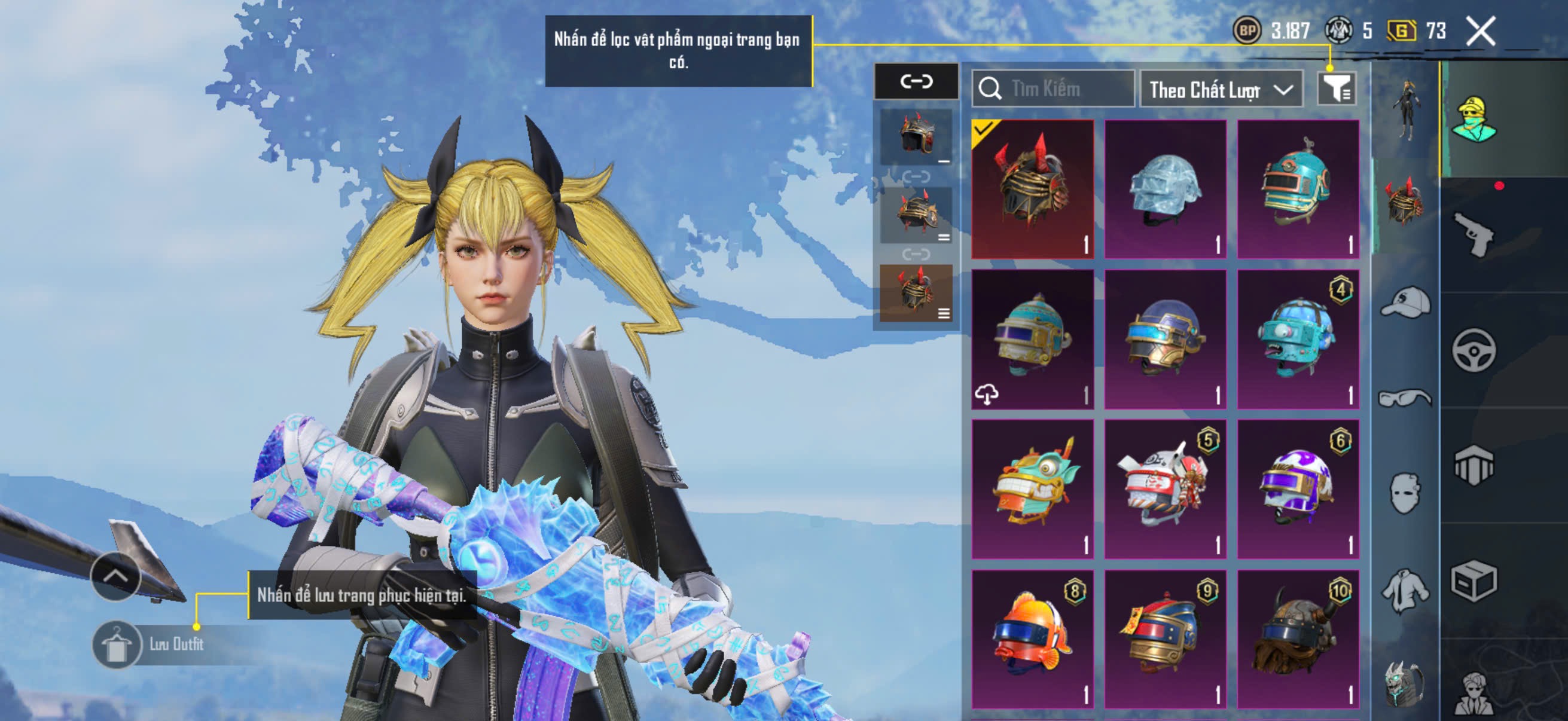Choose the orange goldfish helmet
The height and width of the screenshot is (721, 1568).
1032,639
